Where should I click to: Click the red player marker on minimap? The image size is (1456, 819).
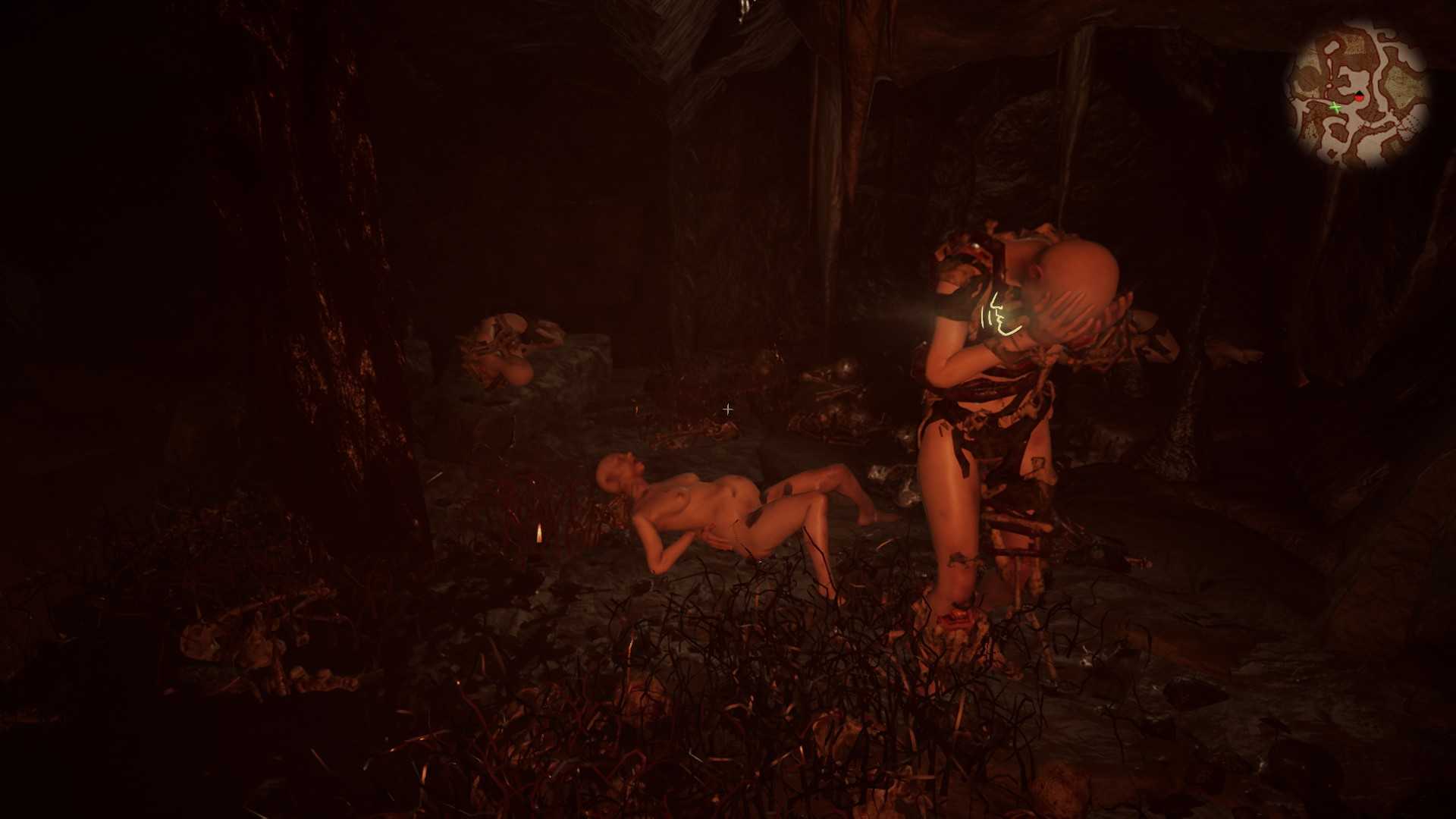point(1359,97)
